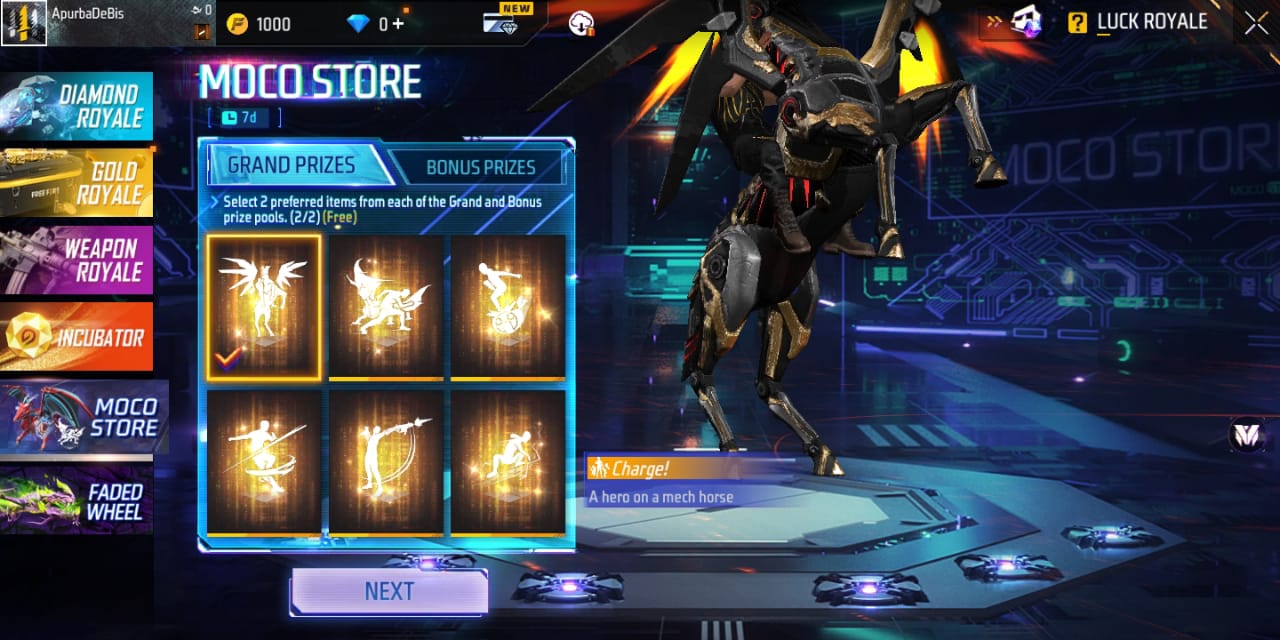Viewport: 1280px width, 640px height.
Task: Switch to the Bonus Prizes tab
Action: (x=480, y=167)
